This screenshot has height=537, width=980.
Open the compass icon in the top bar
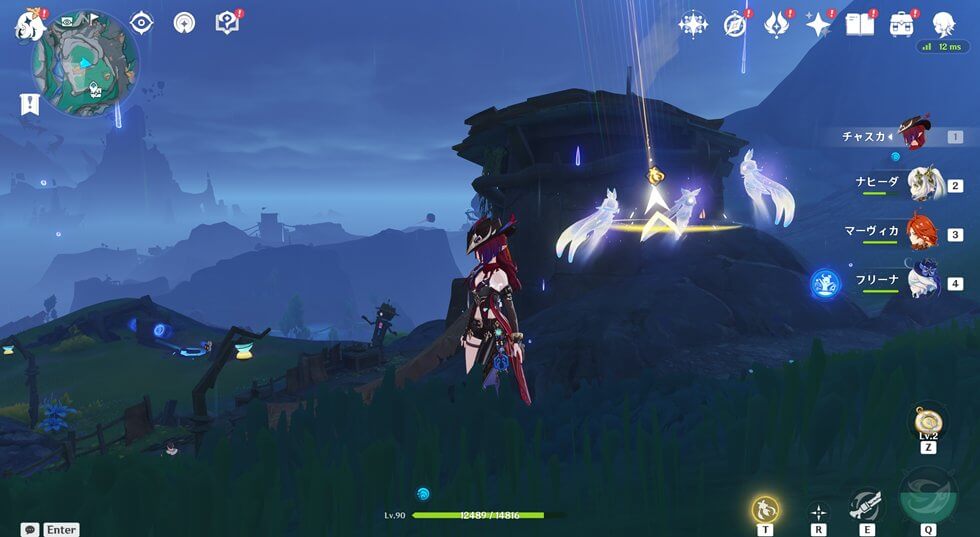(735, 24)
